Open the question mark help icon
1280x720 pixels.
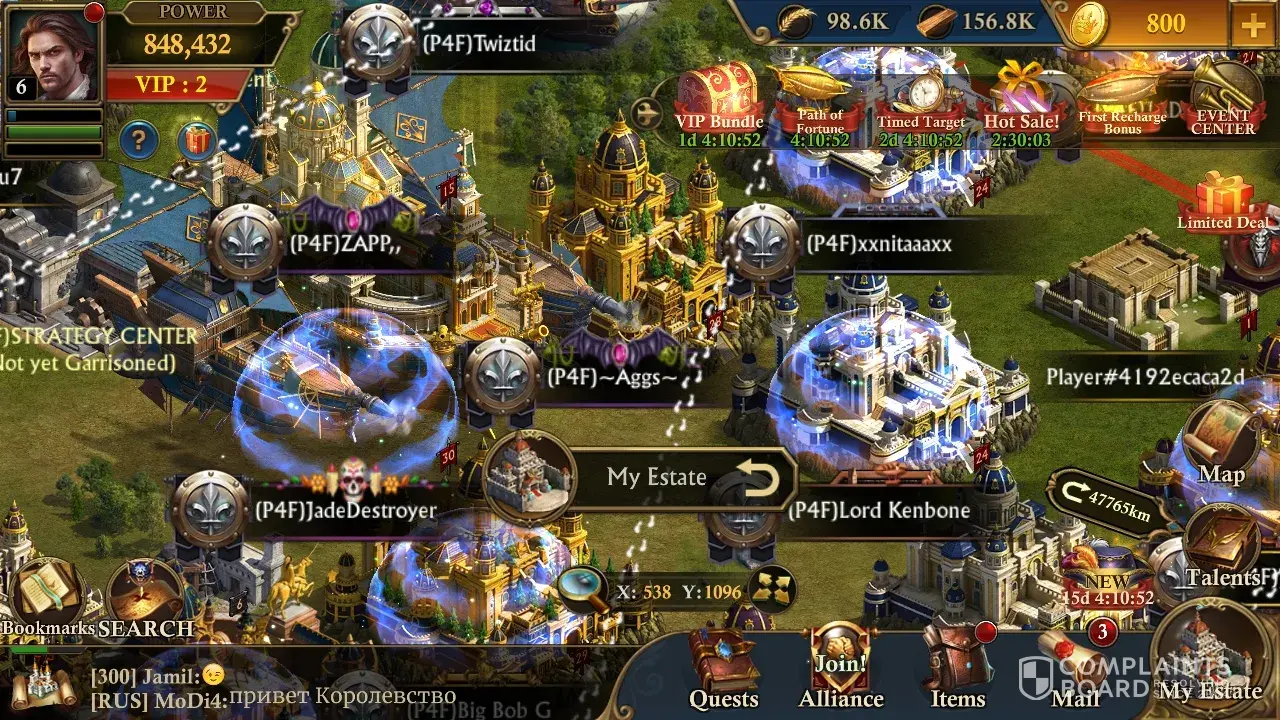pyautogui.click(x=139, y=141)
